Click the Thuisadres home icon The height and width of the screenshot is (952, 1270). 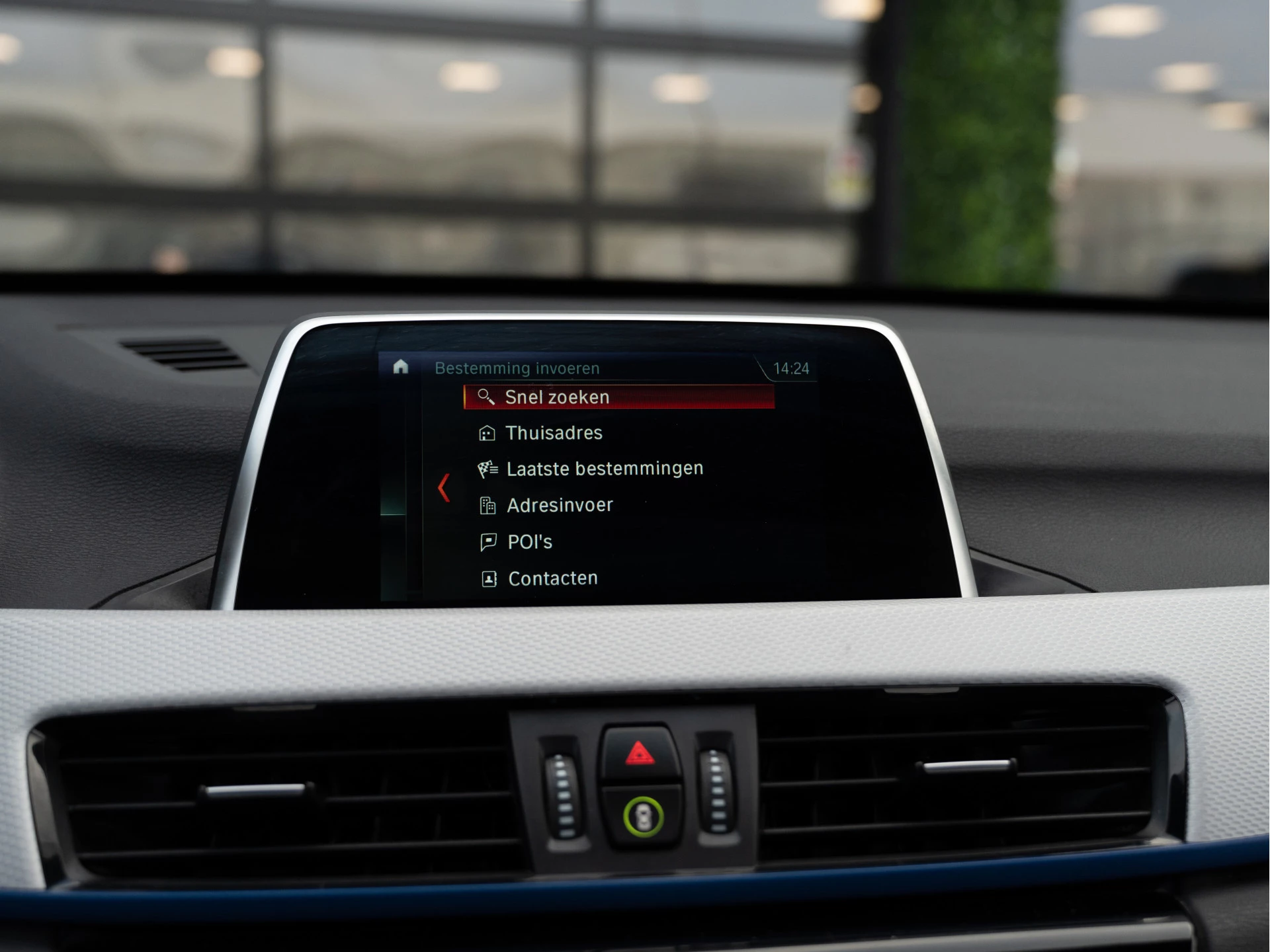488,433
